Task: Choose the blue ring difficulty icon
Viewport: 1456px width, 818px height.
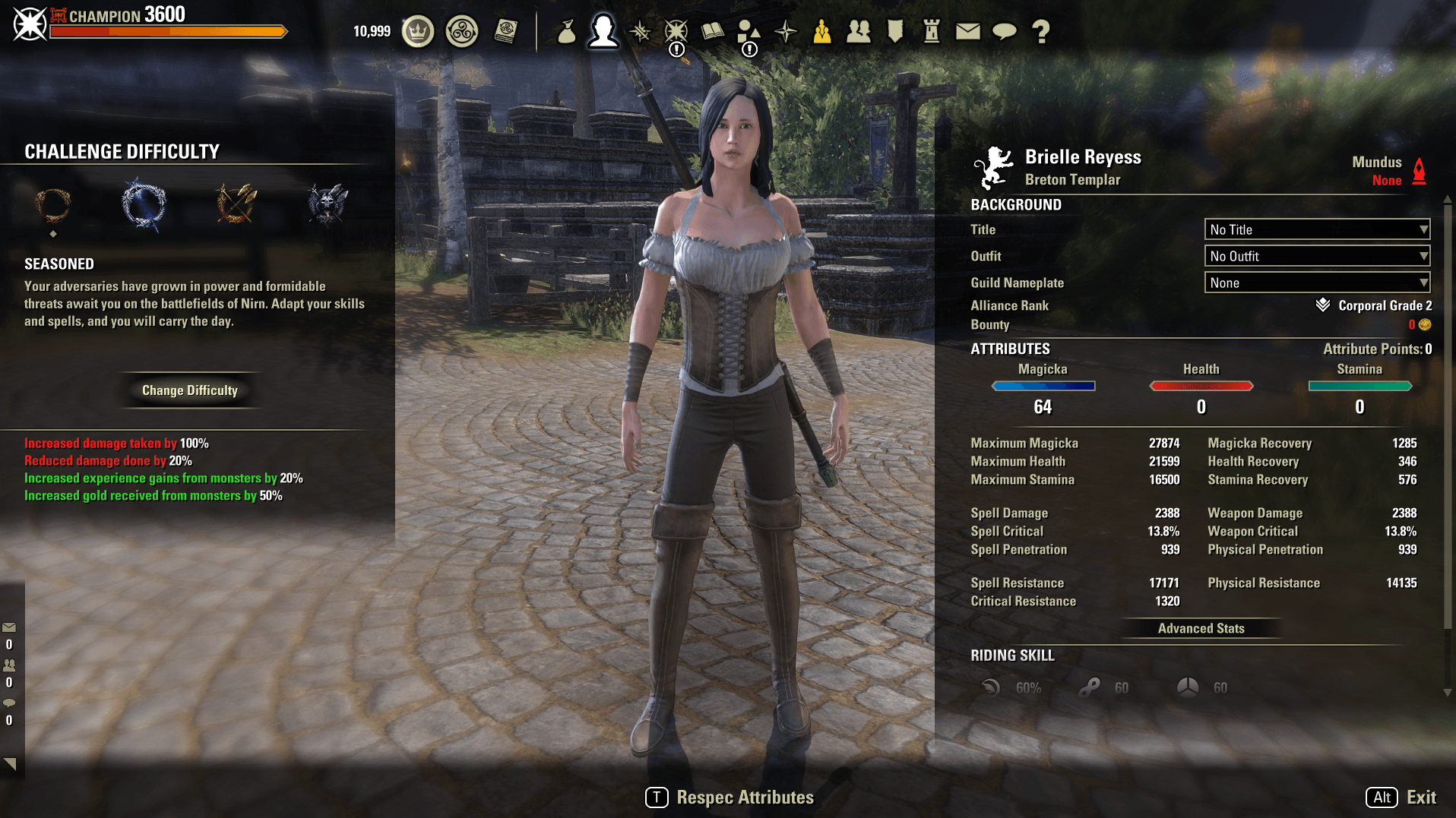Action: 144,204
